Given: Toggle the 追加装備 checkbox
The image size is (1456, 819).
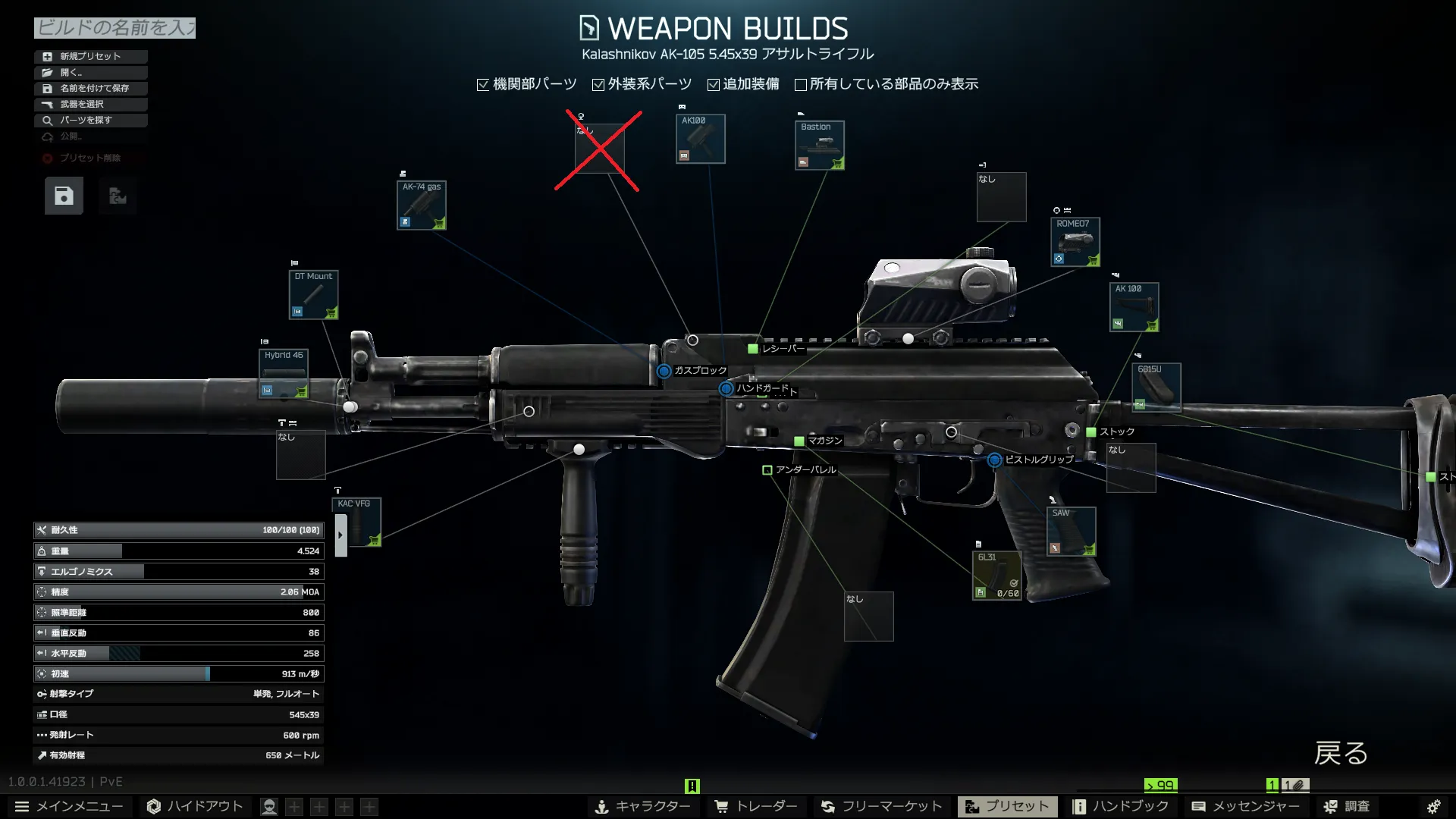Looking at the screenshot, I should (x=714, y=84).
